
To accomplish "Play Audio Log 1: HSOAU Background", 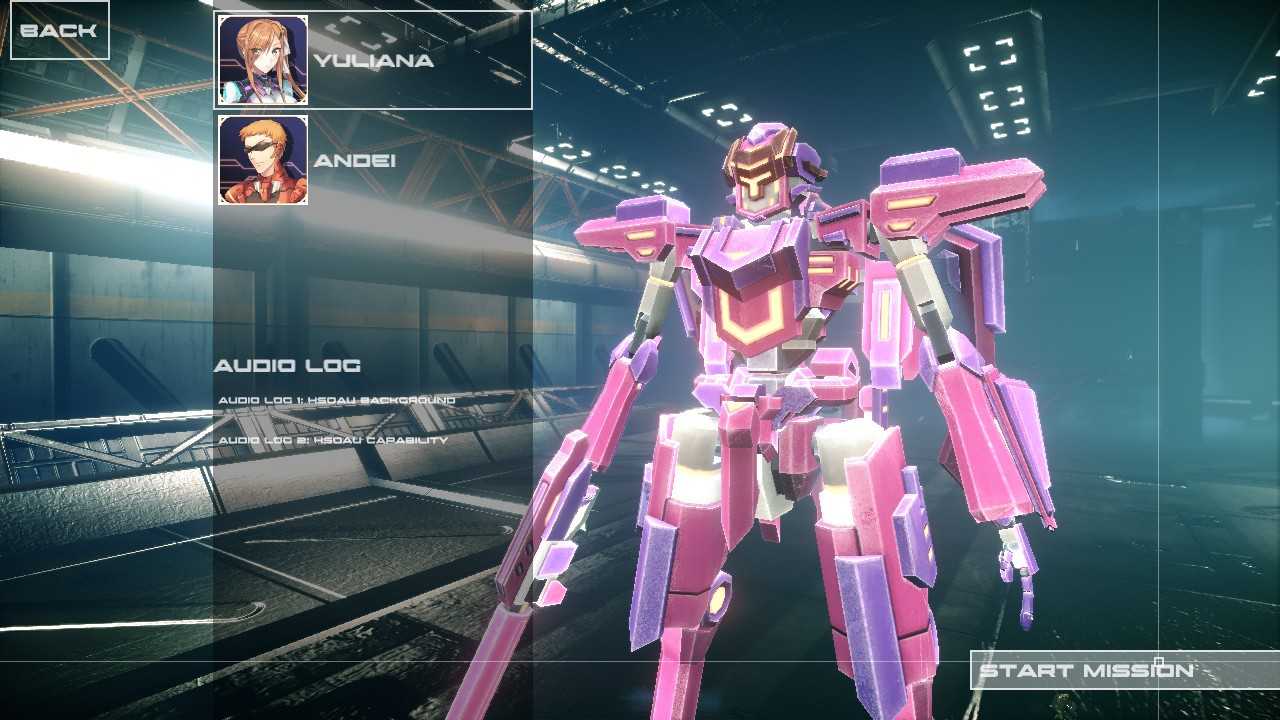I will pos(337,400).
